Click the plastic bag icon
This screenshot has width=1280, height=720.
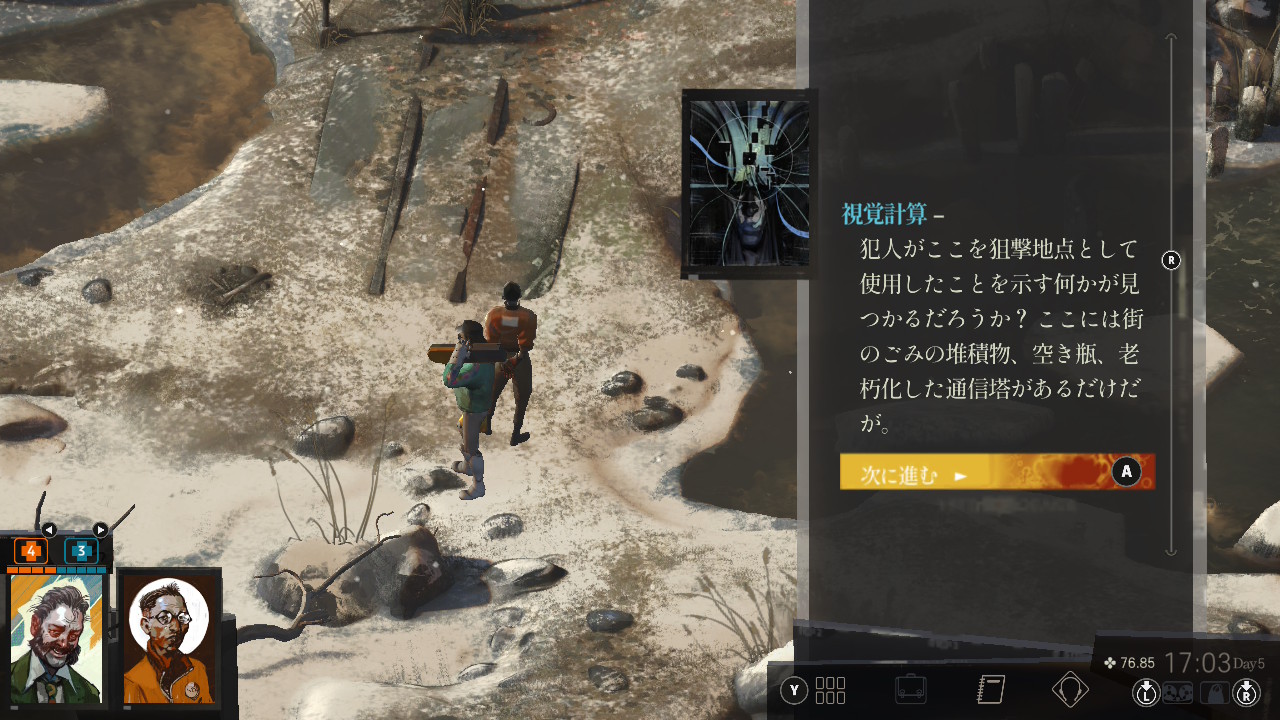coord(1214,691)
